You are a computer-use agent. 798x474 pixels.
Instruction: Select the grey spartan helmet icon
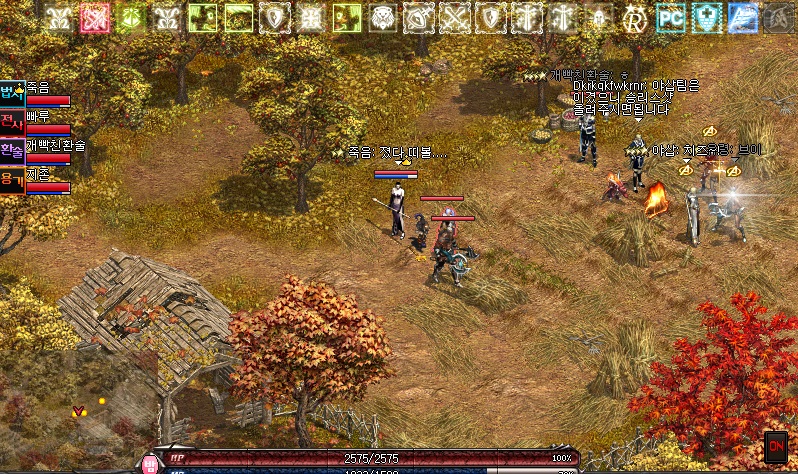[x=777, y=17]
